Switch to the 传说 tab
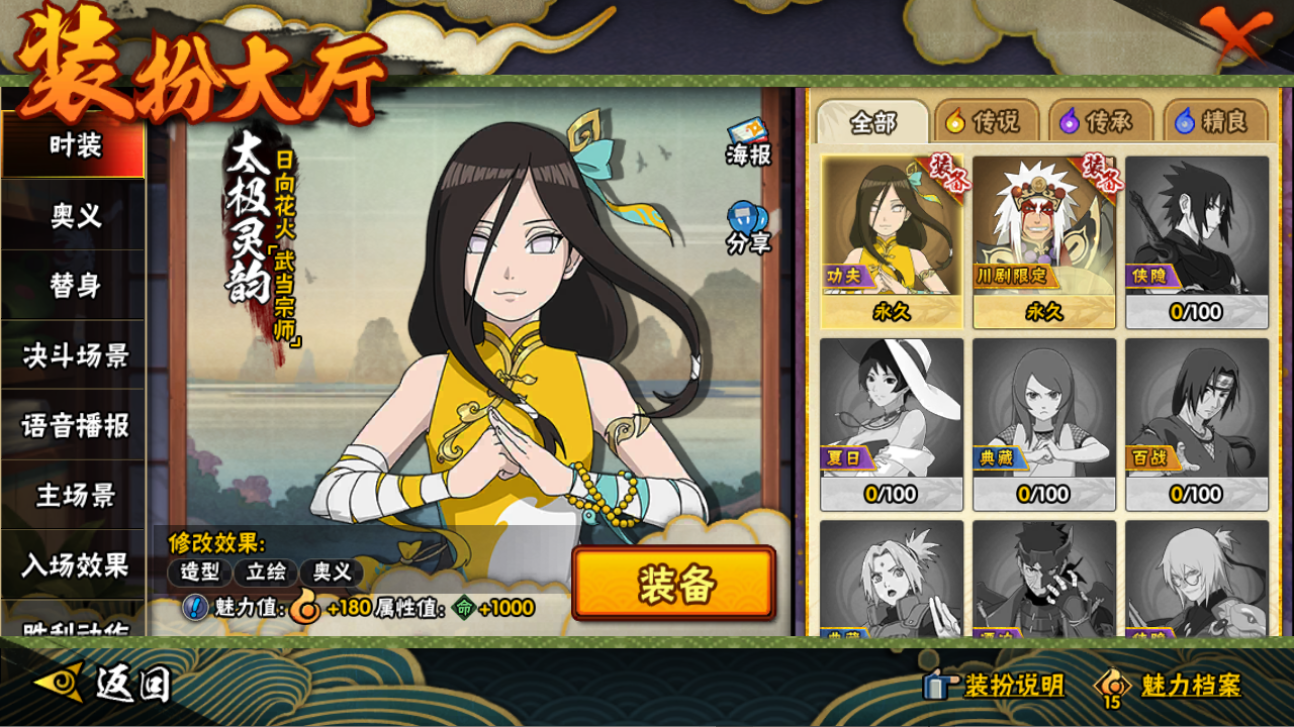The width and height of the screenshot is (1294, 727). point(985,123)
